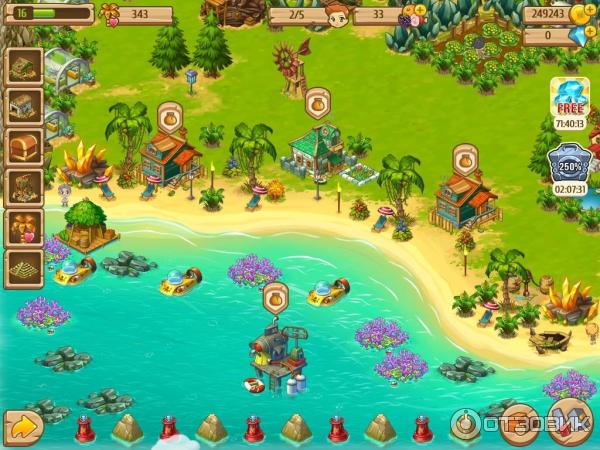Select the stepped pyramid sidebar button
600x450 pixels.
coord(23,268)
